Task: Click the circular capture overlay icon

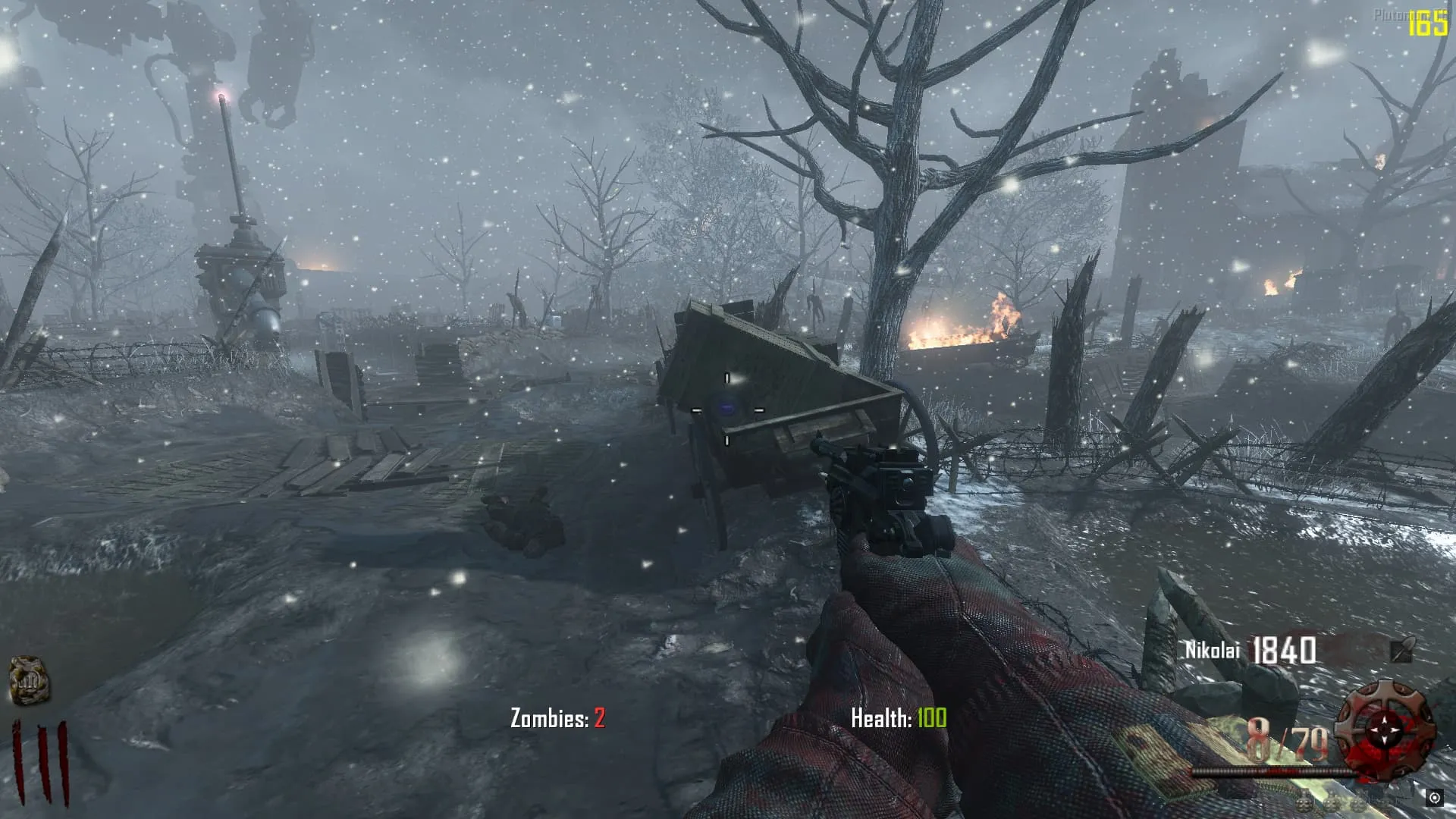Action: pyautogui.click(x=1434, y=797)
